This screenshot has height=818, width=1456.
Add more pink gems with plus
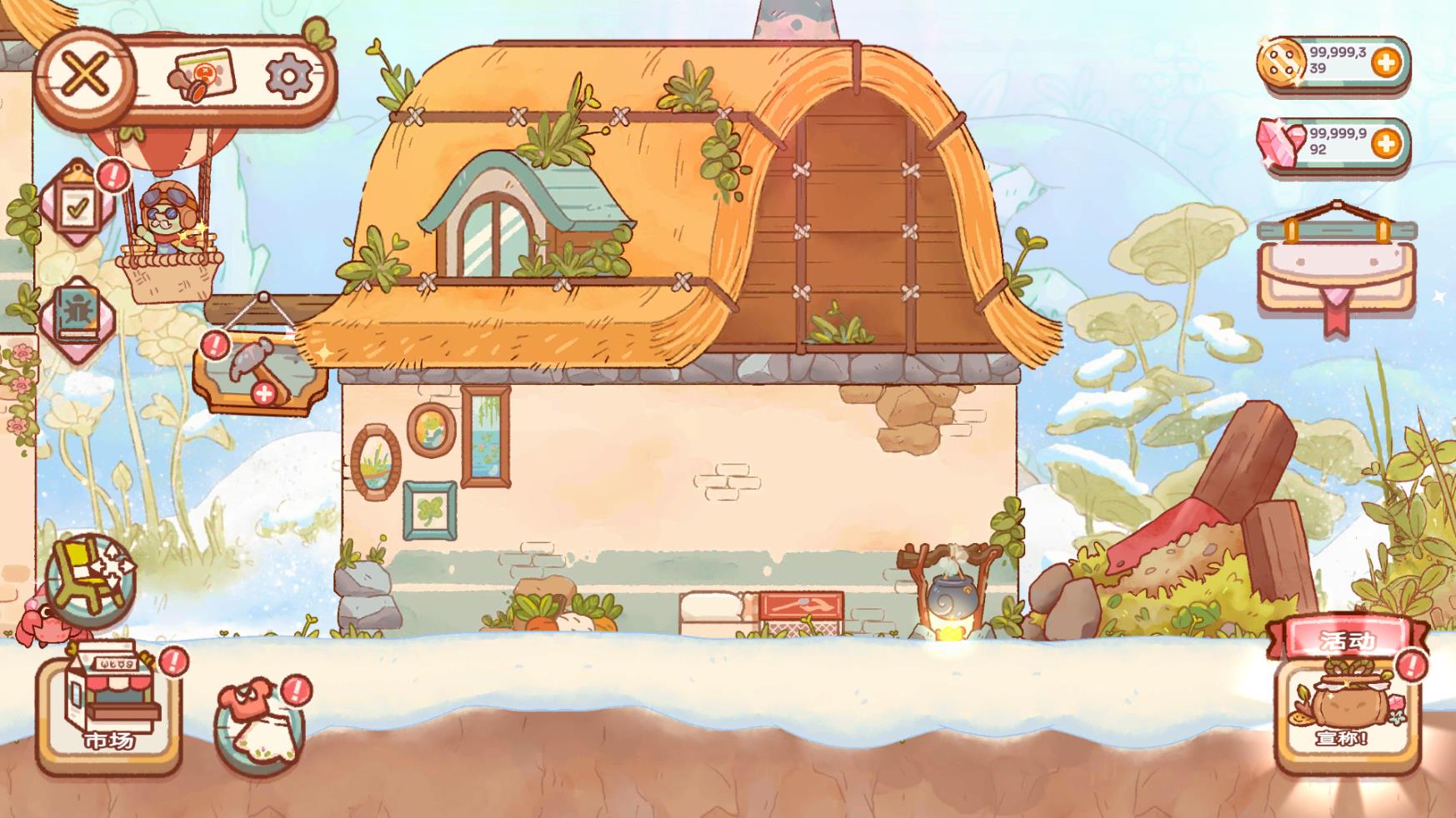[x=1384, y=144]
